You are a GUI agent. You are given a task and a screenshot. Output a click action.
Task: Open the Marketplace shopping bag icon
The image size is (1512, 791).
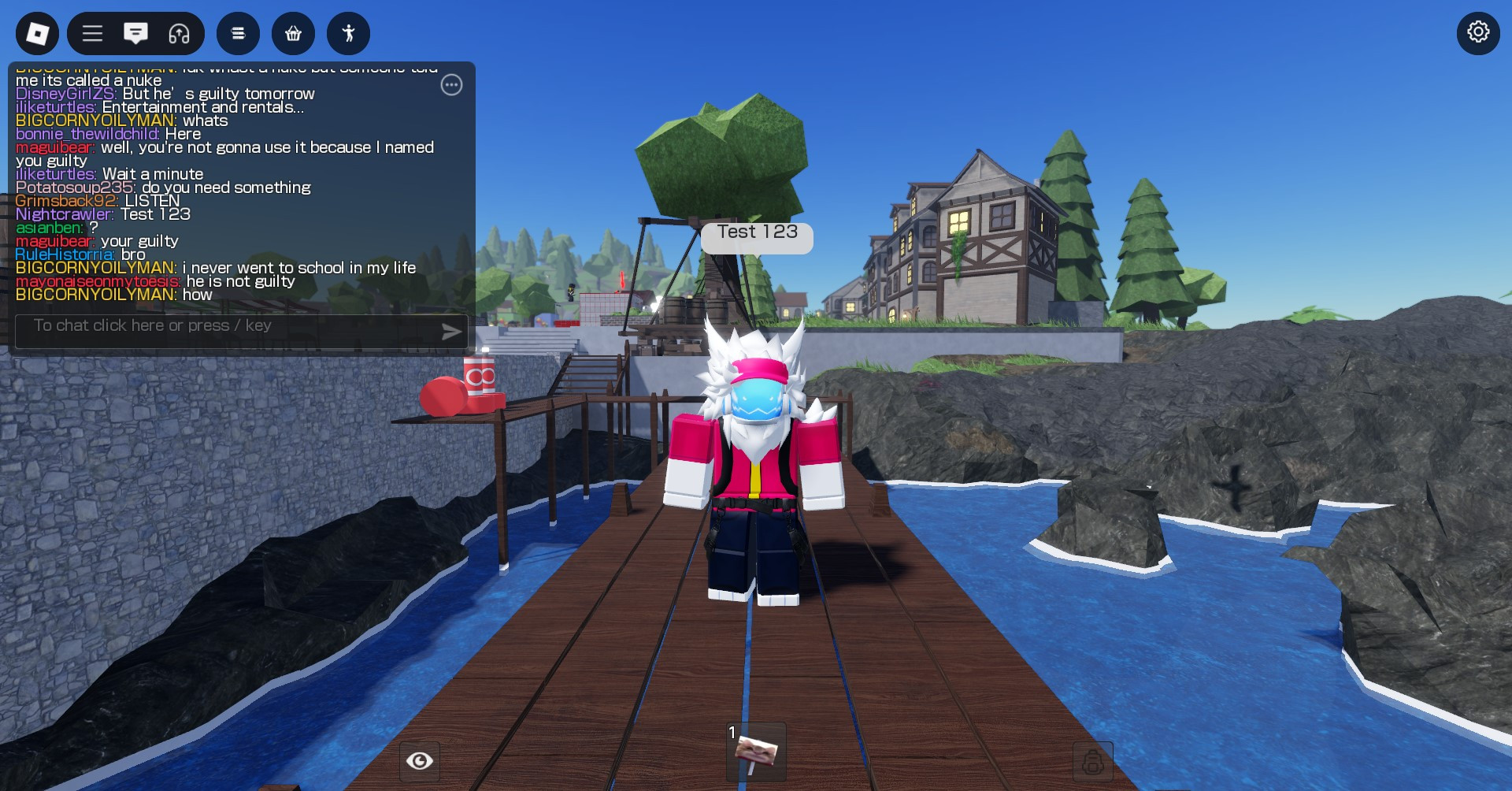[x=293, y=33]
